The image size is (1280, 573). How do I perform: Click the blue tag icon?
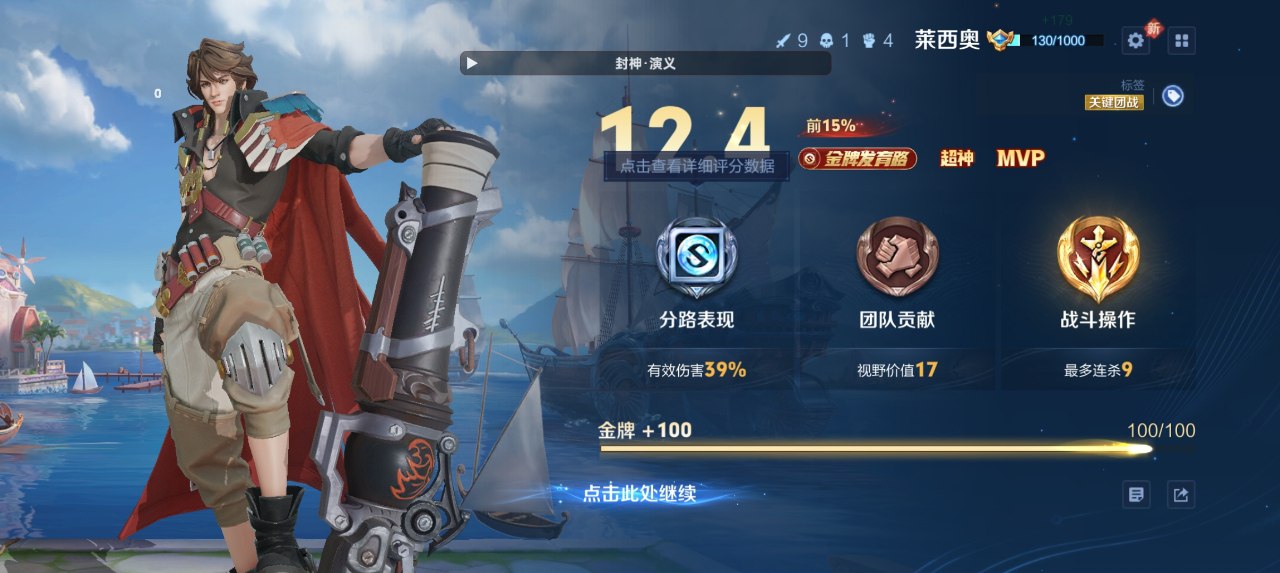pos(1173,96)
